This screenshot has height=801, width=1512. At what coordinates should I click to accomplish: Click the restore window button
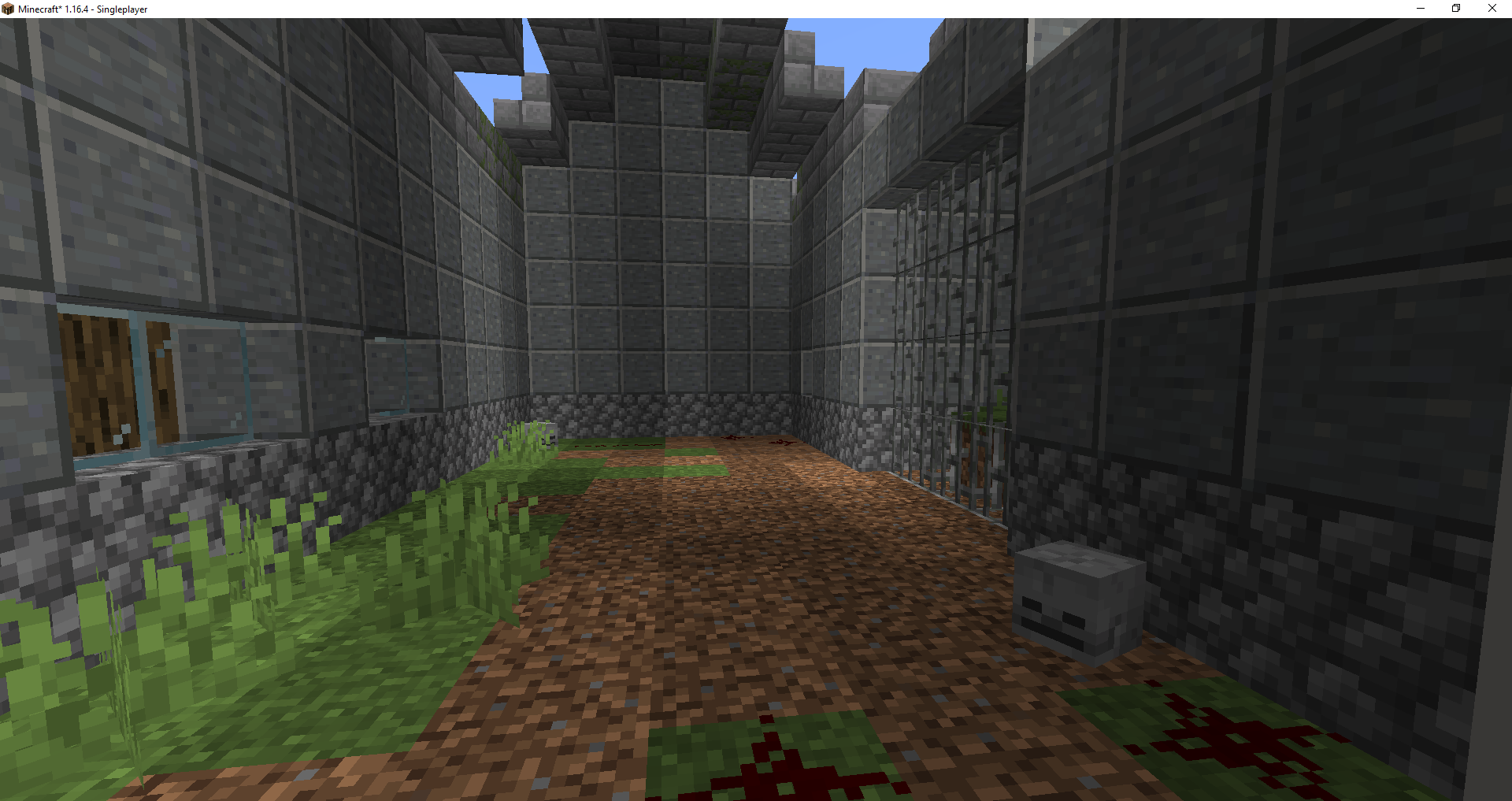1455,9
